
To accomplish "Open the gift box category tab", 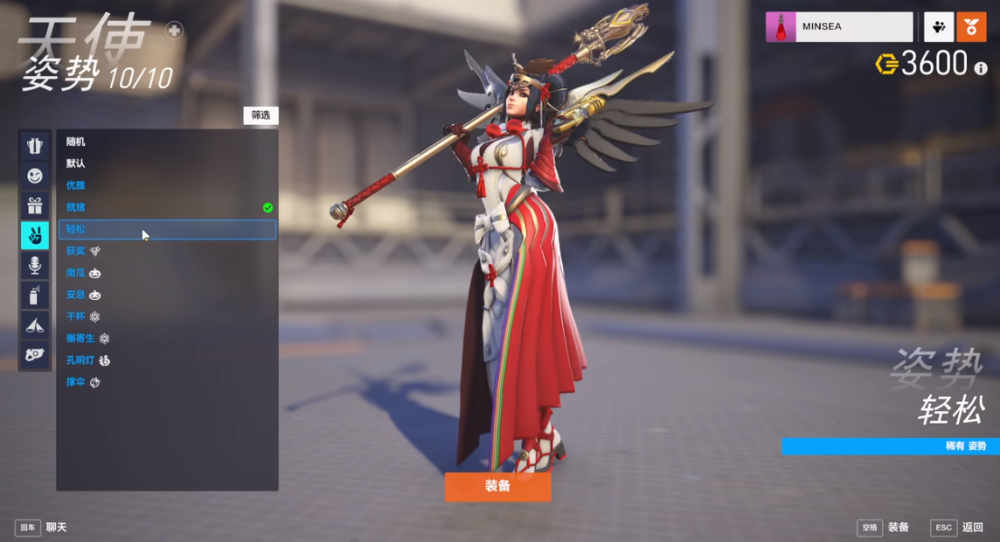I will tap(35, 206).
